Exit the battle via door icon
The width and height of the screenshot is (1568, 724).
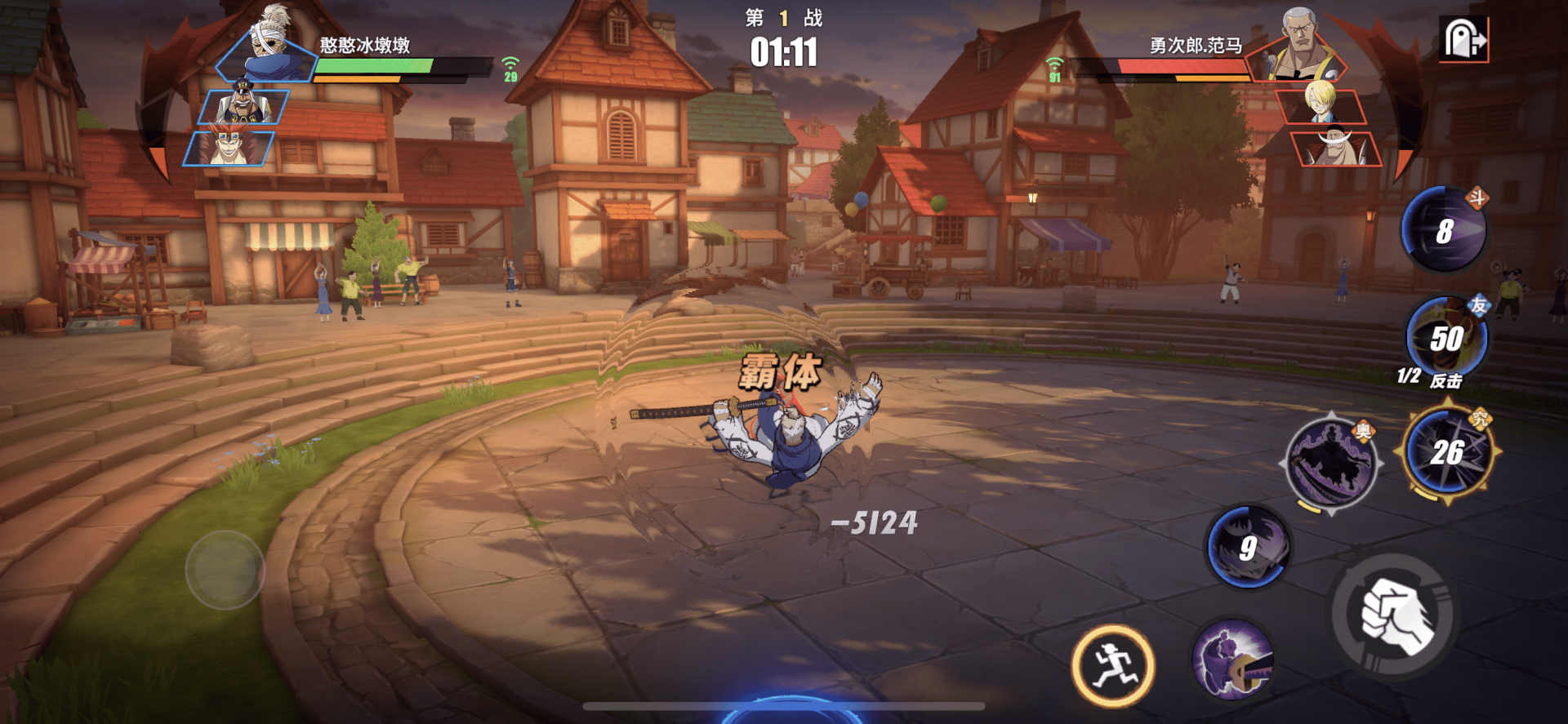(x=1463, y=38)
